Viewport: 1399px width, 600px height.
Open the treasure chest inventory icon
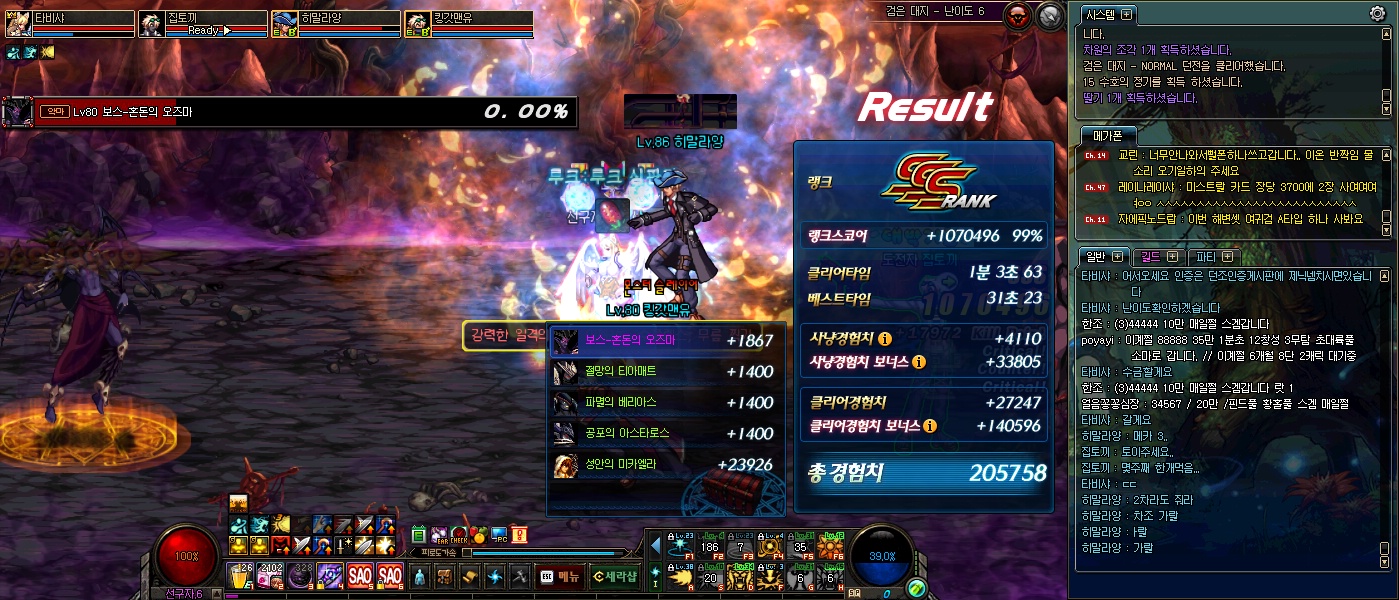443,576
